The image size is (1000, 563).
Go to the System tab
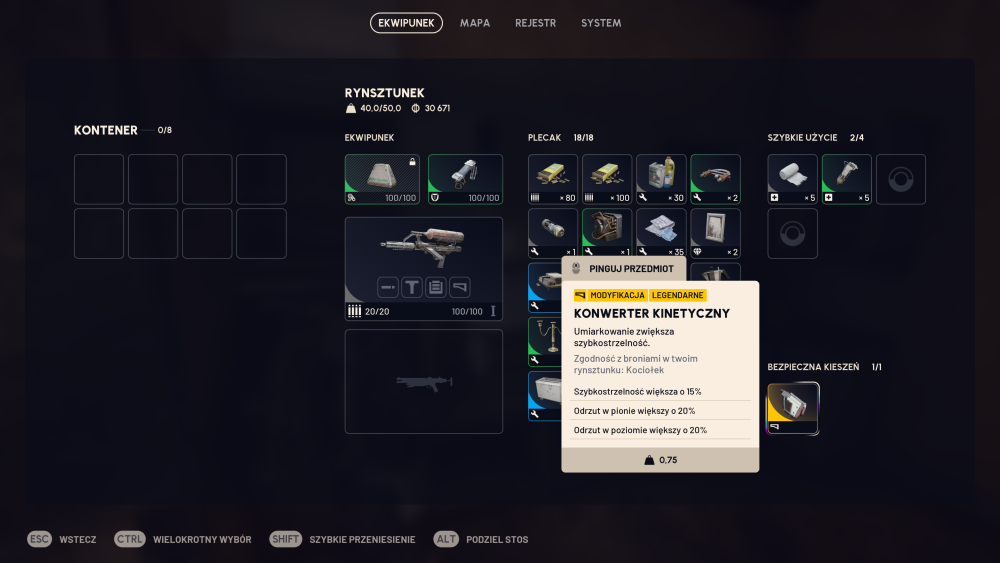click(x=601, y=23)
